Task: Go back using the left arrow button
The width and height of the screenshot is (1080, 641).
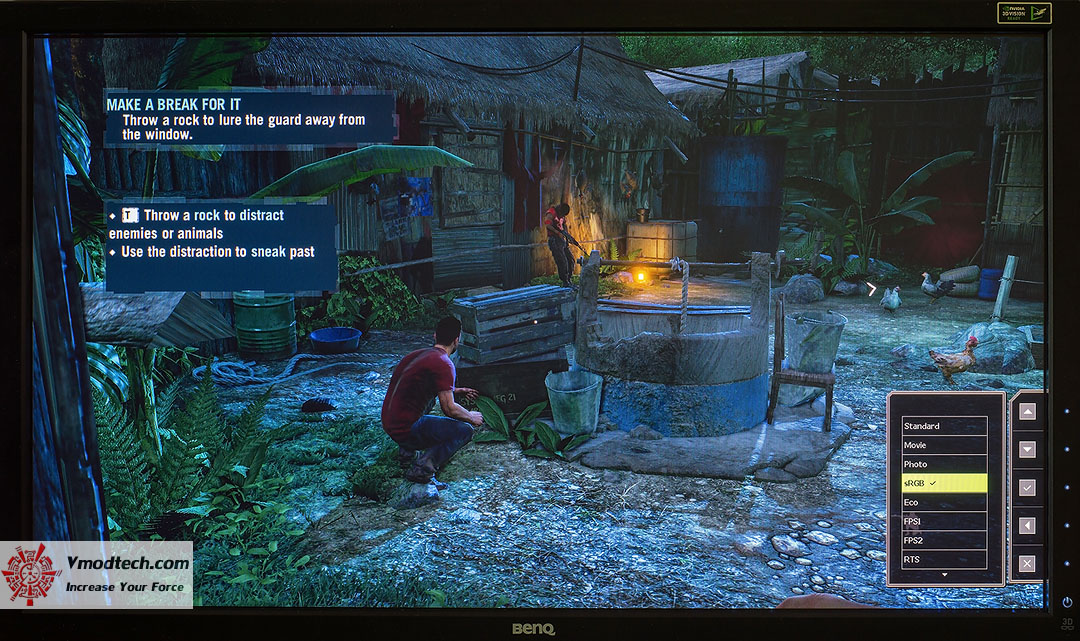Action: pos(1027,525)
